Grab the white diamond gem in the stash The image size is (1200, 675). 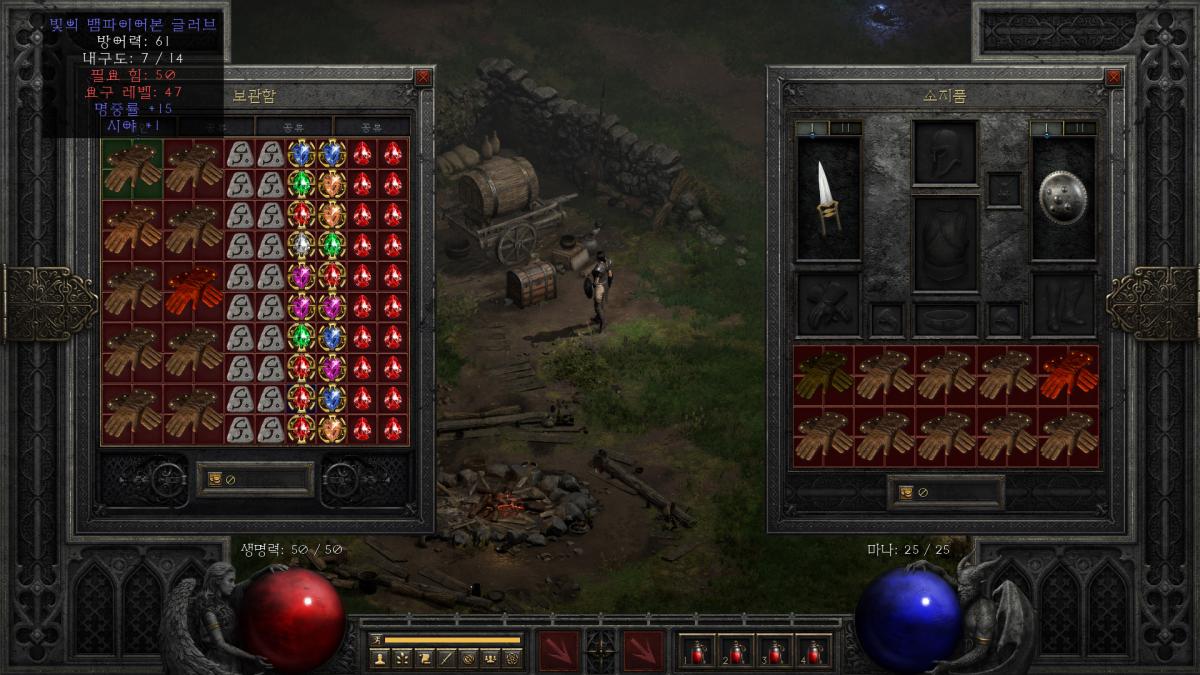(301, 245)
